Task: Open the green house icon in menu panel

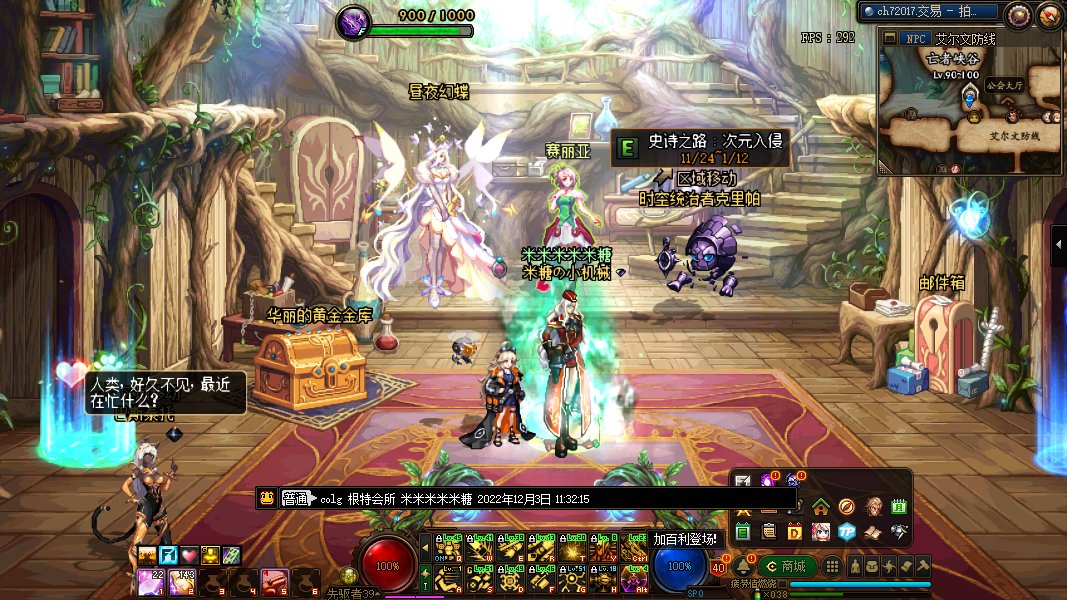Action: point(821,506)
